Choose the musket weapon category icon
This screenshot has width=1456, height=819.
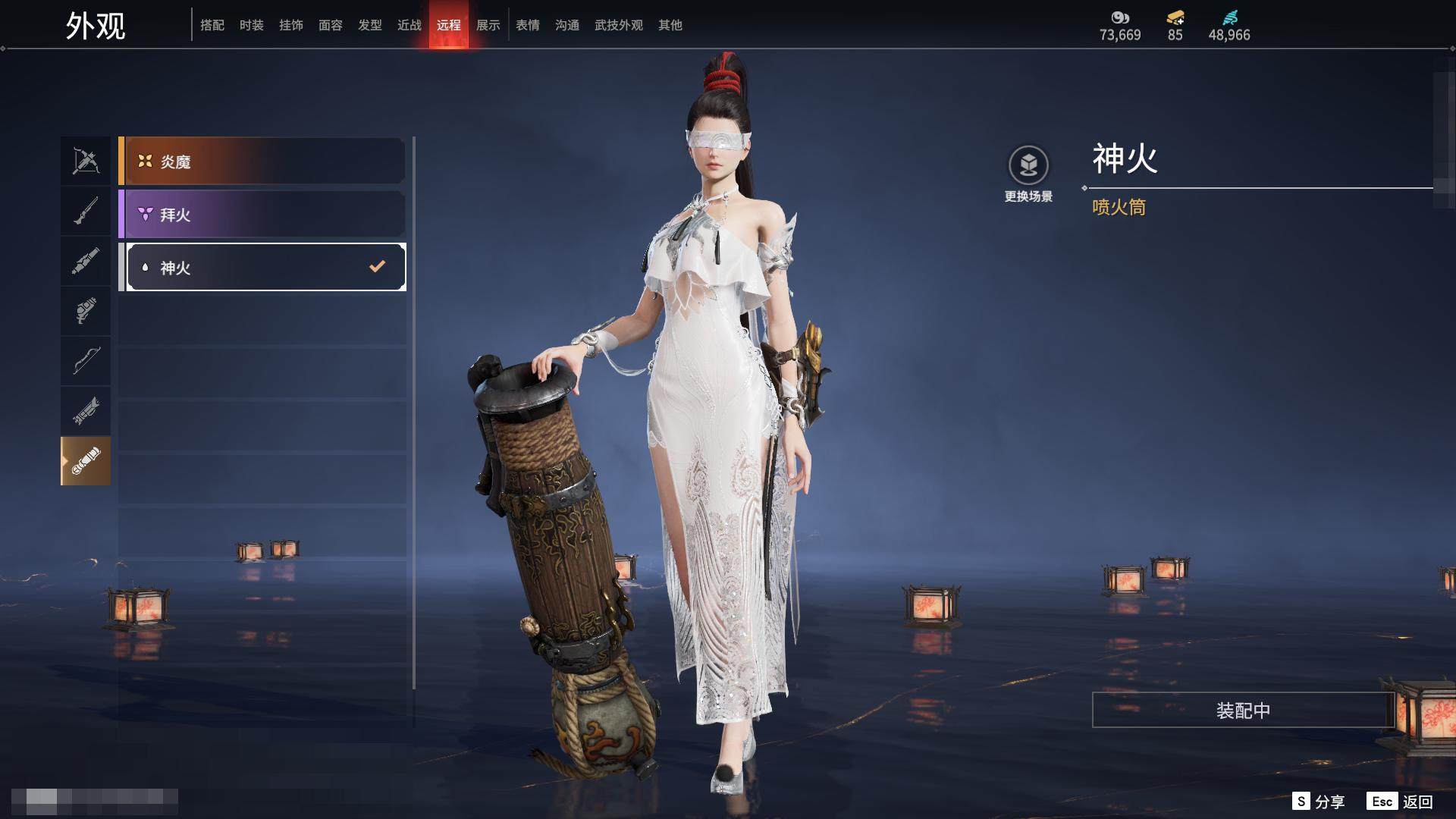pyautogui.click(x=86, y=211)
